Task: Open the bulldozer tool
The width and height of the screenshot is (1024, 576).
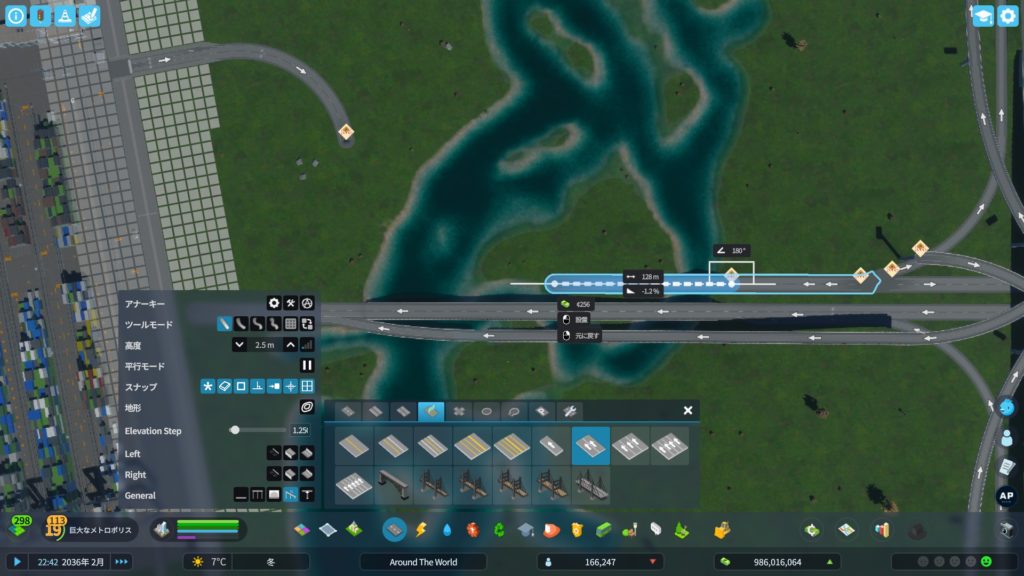Action: click(1008, 529)
